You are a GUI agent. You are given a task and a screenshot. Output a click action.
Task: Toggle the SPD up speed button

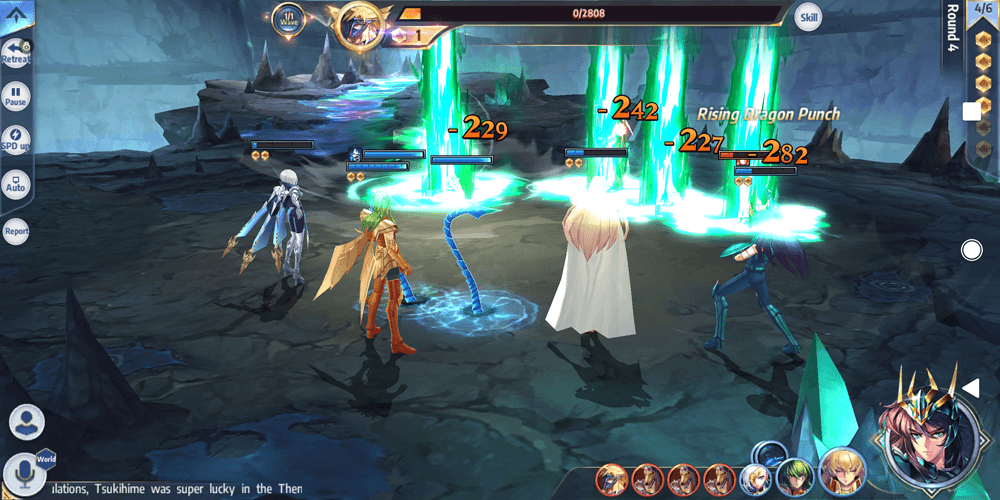[16, 139]
